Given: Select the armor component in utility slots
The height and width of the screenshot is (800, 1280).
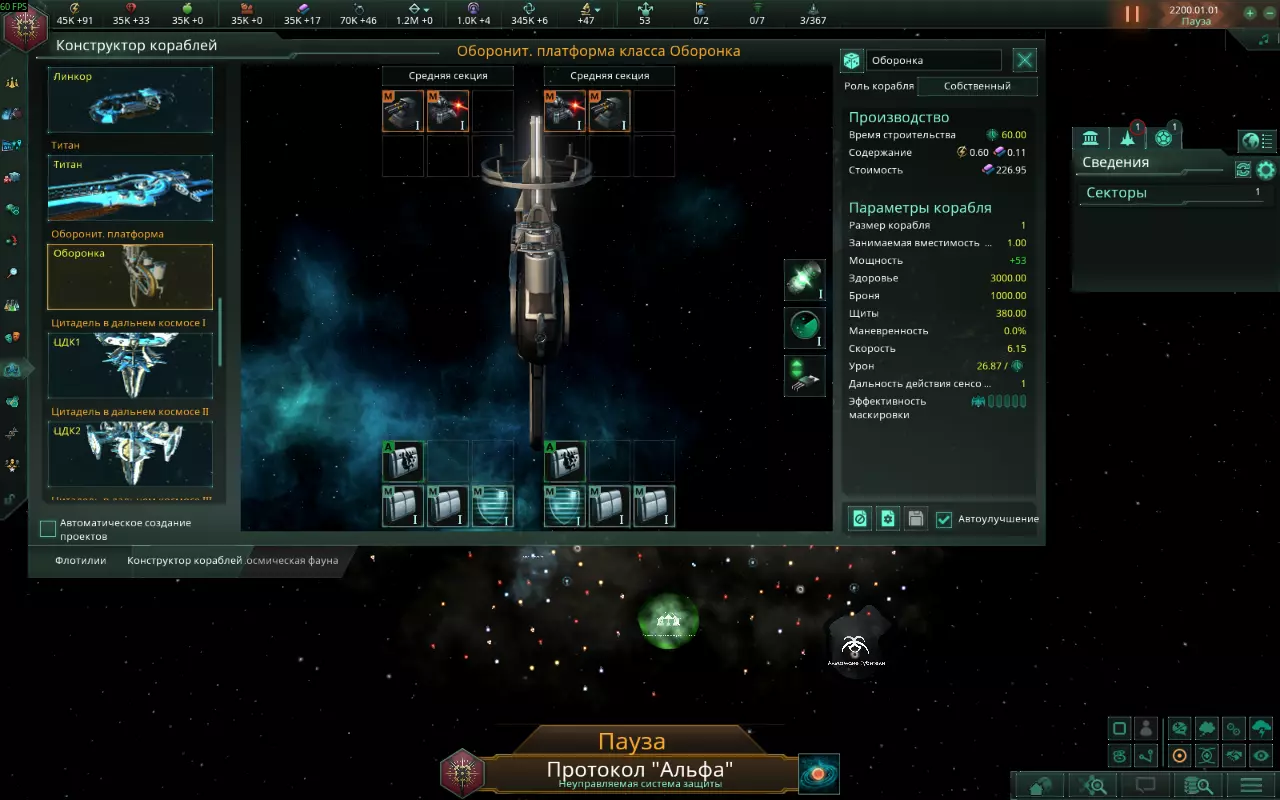Looking at the screenshot, I should click(403, 506).
